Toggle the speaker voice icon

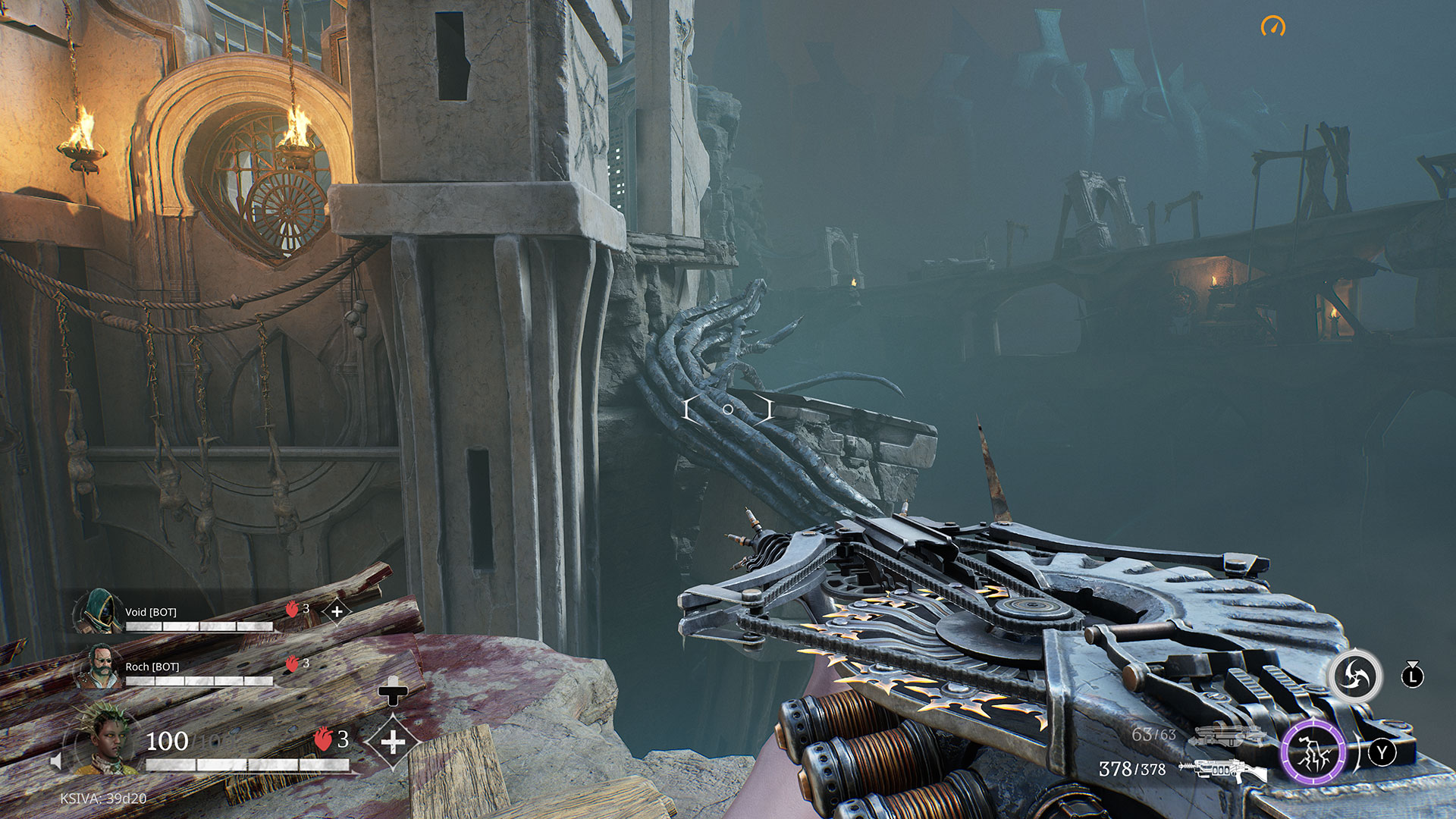55,761
